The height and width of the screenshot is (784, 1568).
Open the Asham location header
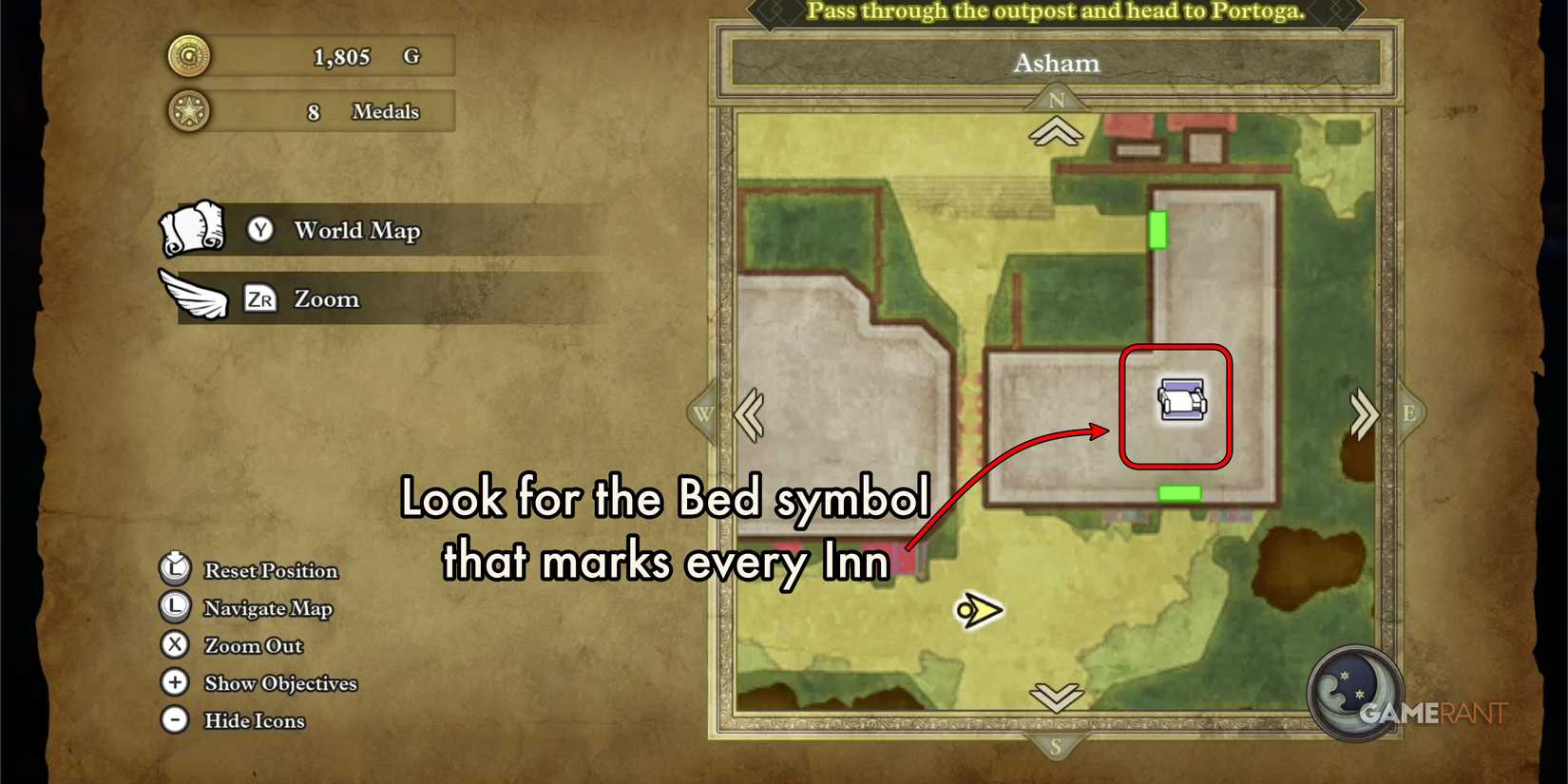[1057, 64]
